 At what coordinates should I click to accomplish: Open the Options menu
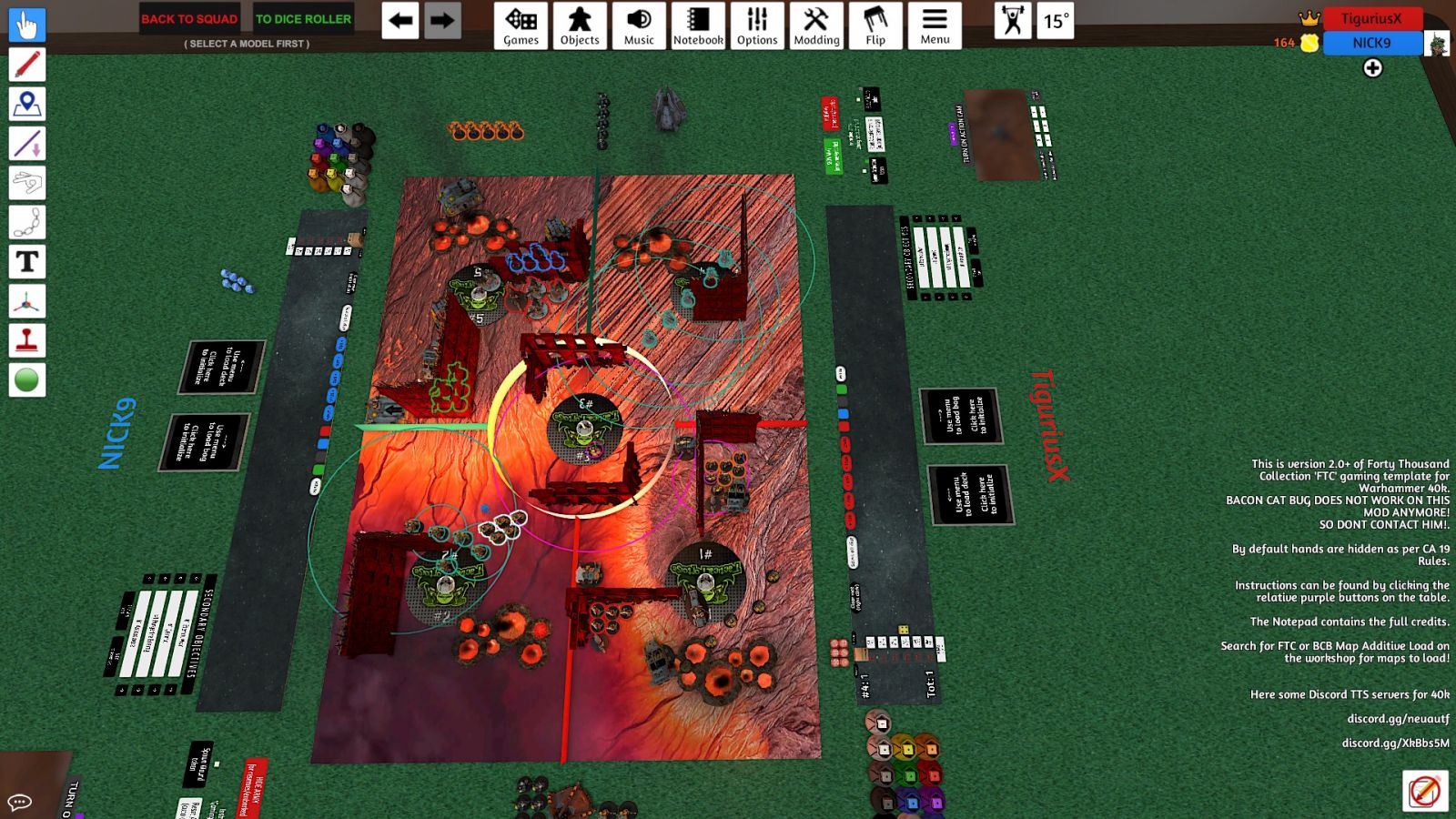coord(757,25)
